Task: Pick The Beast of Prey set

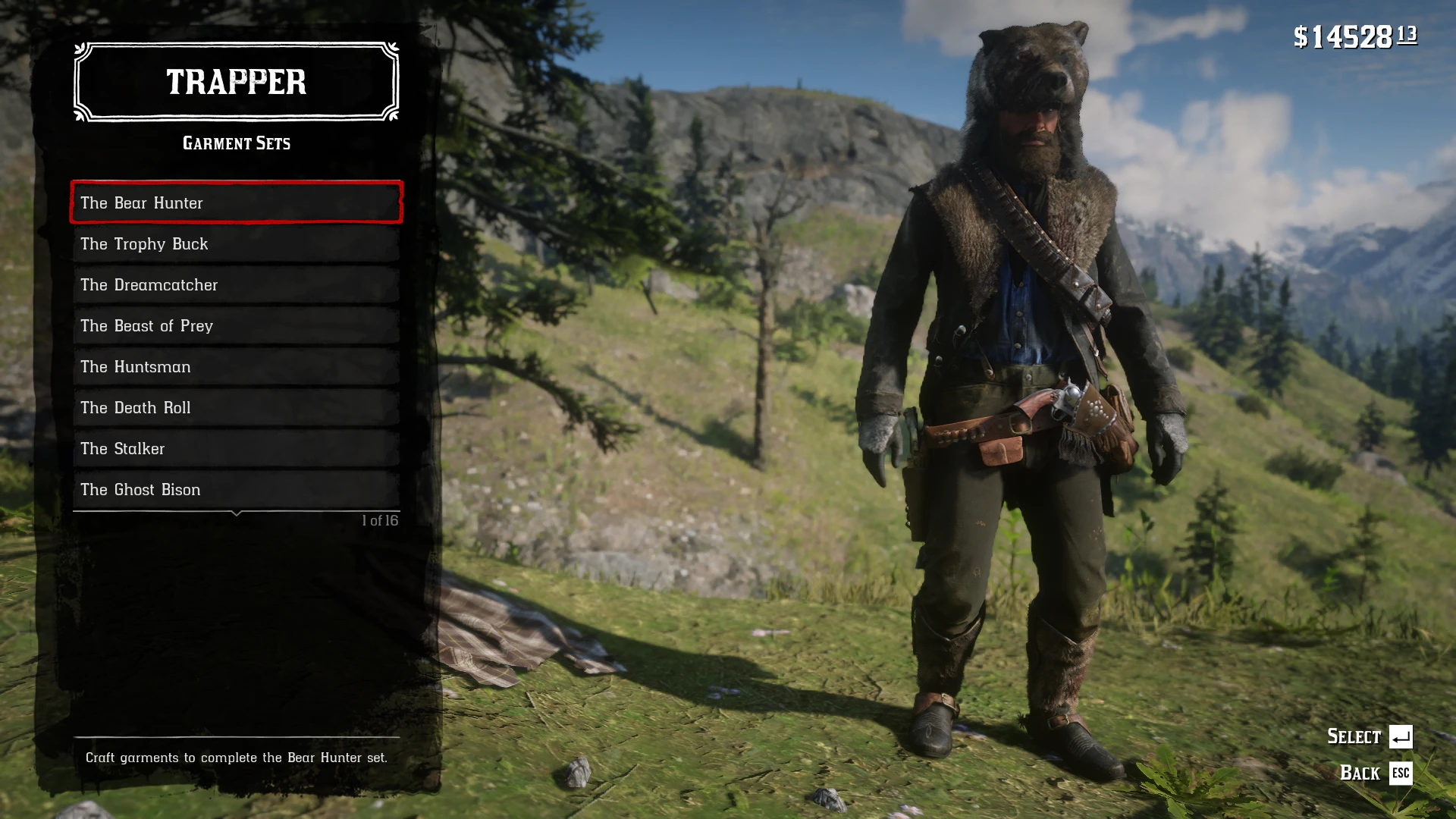Action: 236,325
